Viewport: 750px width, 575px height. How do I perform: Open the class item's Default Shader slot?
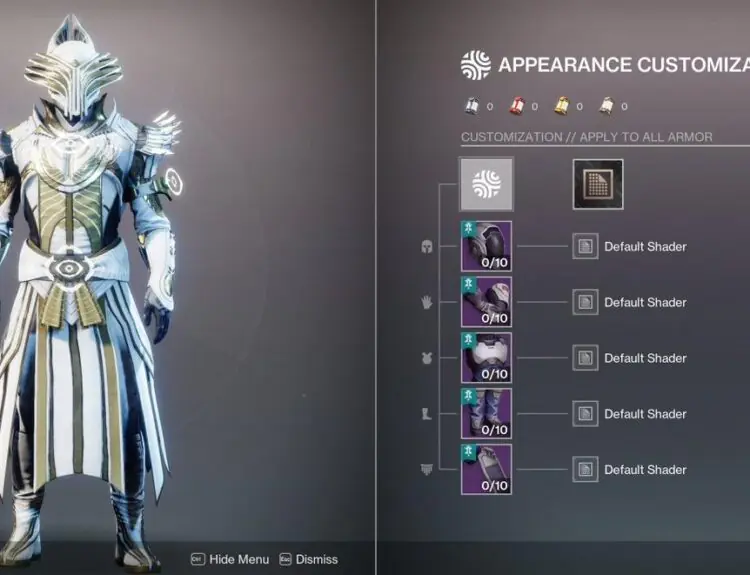tap(585, 469)
